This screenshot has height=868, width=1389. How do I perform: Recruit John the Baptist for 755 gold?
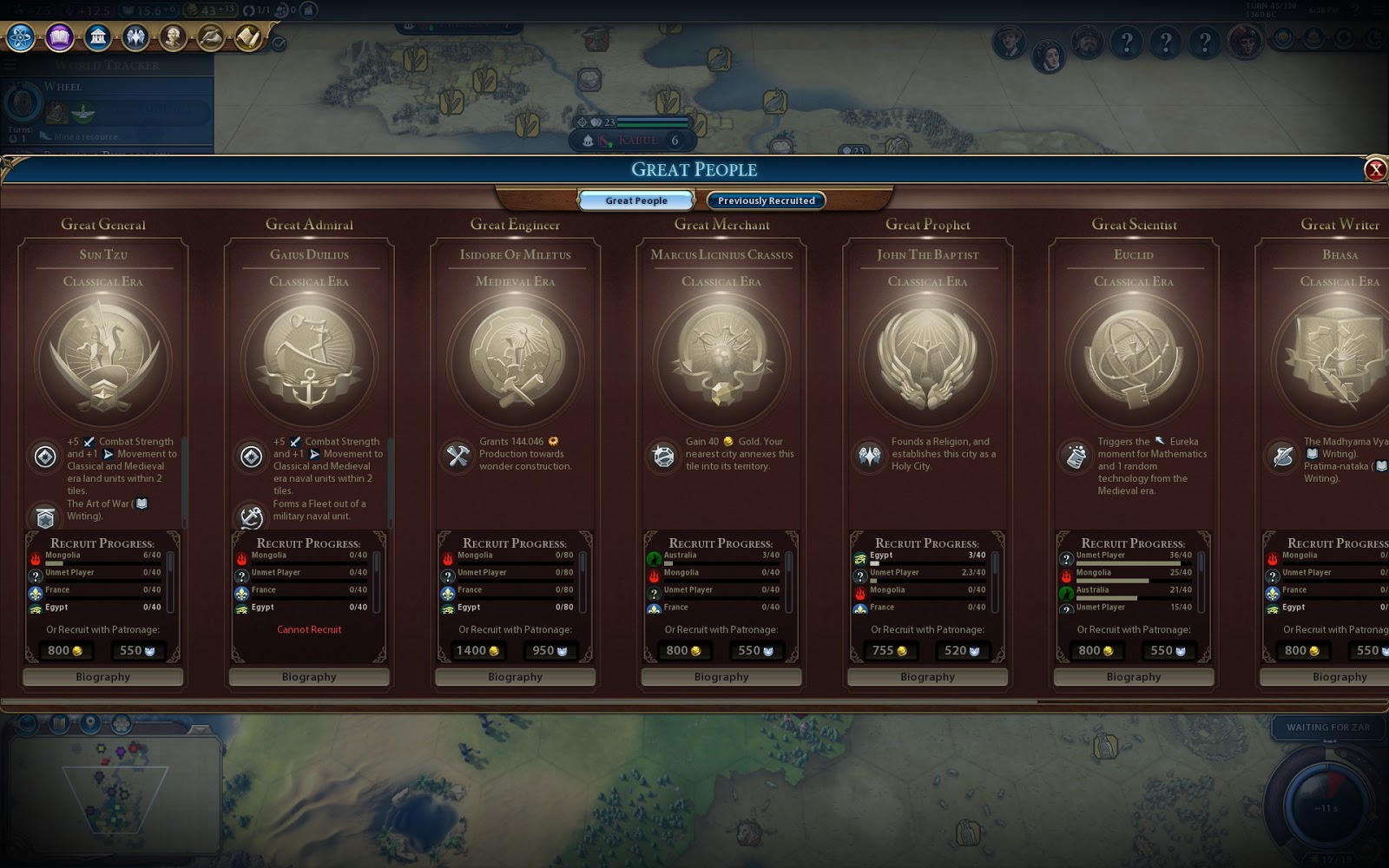pyautogui.click(x=890, y=650)
